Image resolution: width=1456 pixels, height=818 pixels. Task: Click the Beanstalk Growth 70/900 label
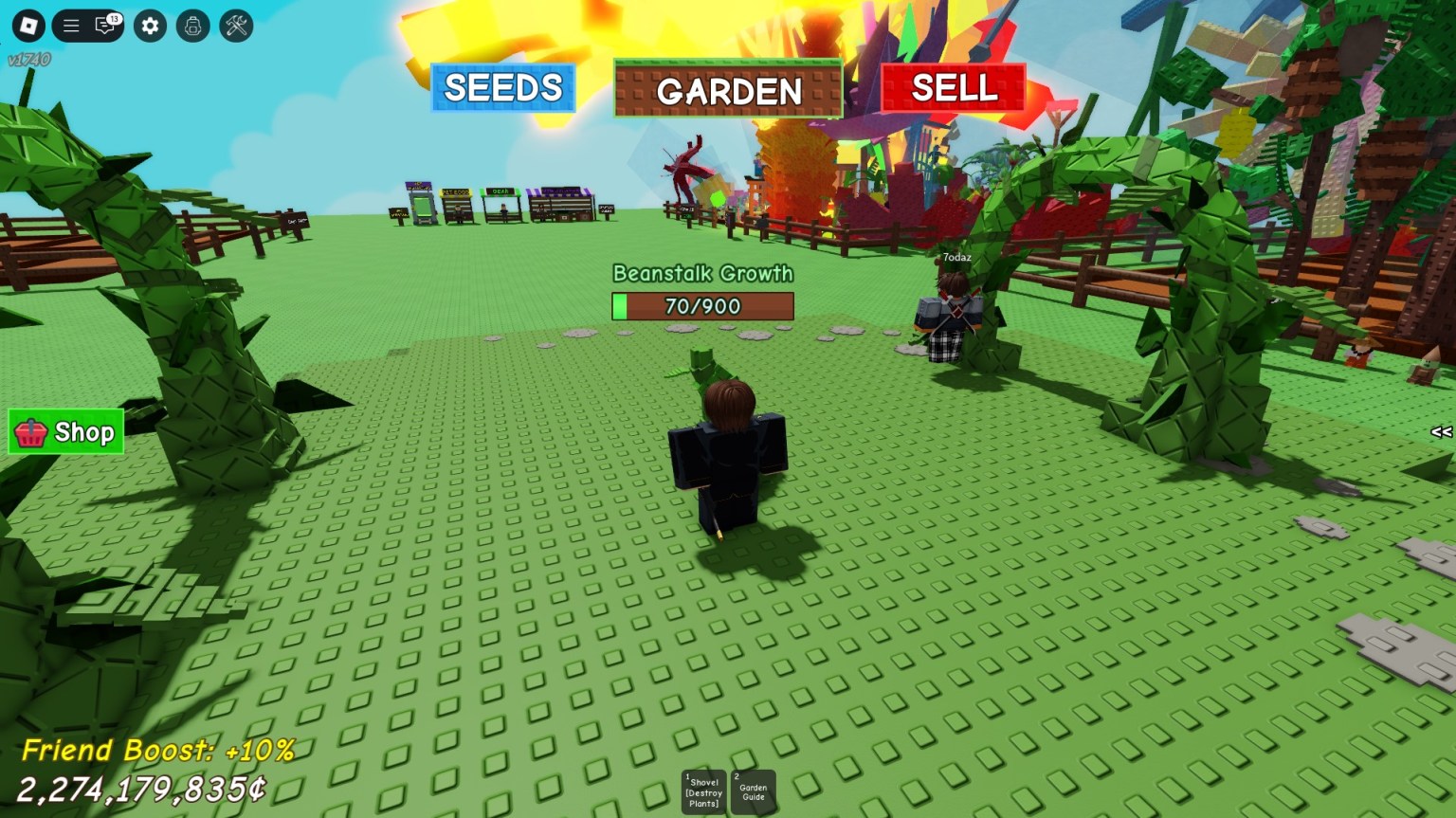(703, 273)
